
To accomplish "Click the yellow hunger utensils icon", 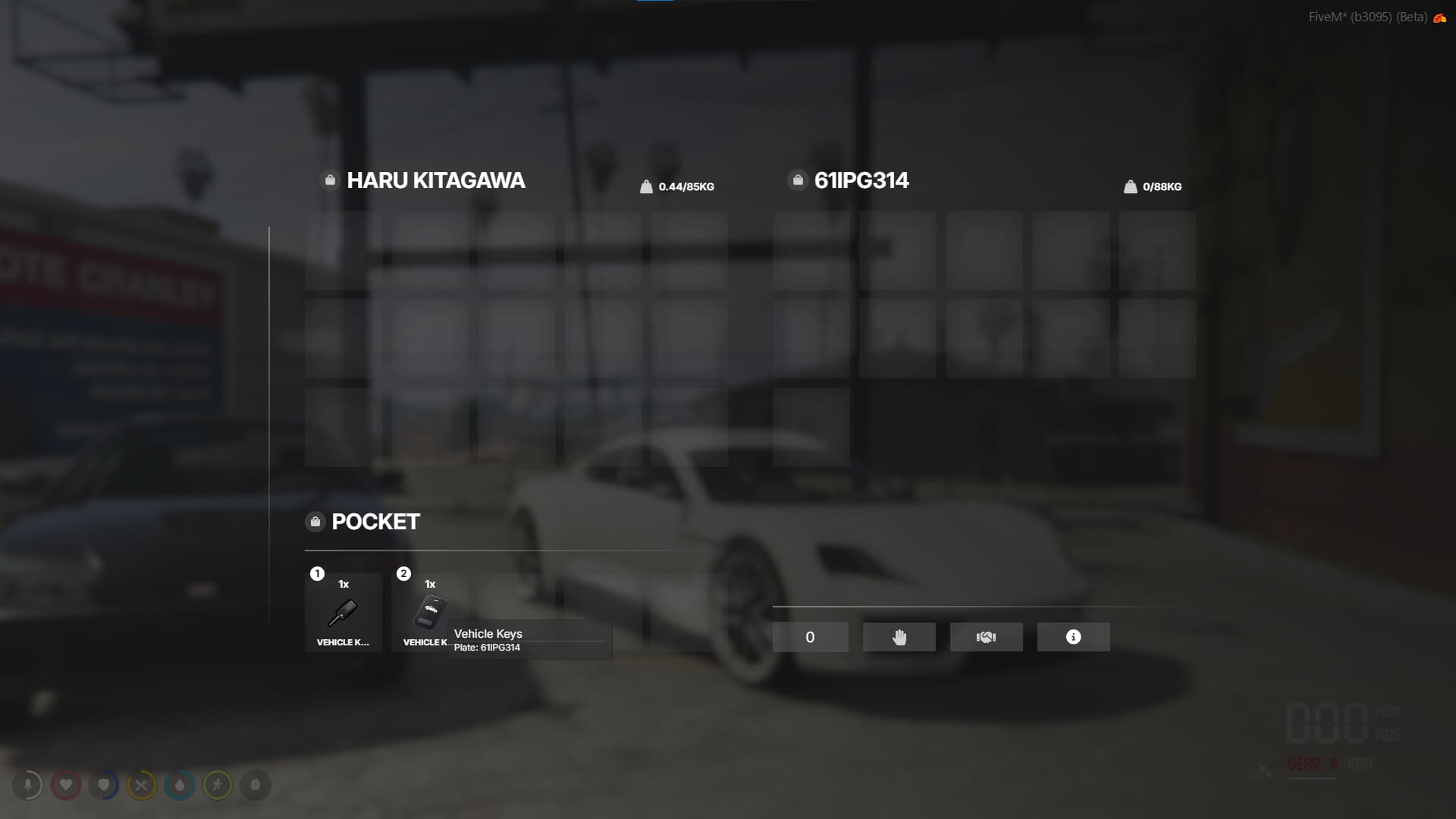I will tap(142, 786).
